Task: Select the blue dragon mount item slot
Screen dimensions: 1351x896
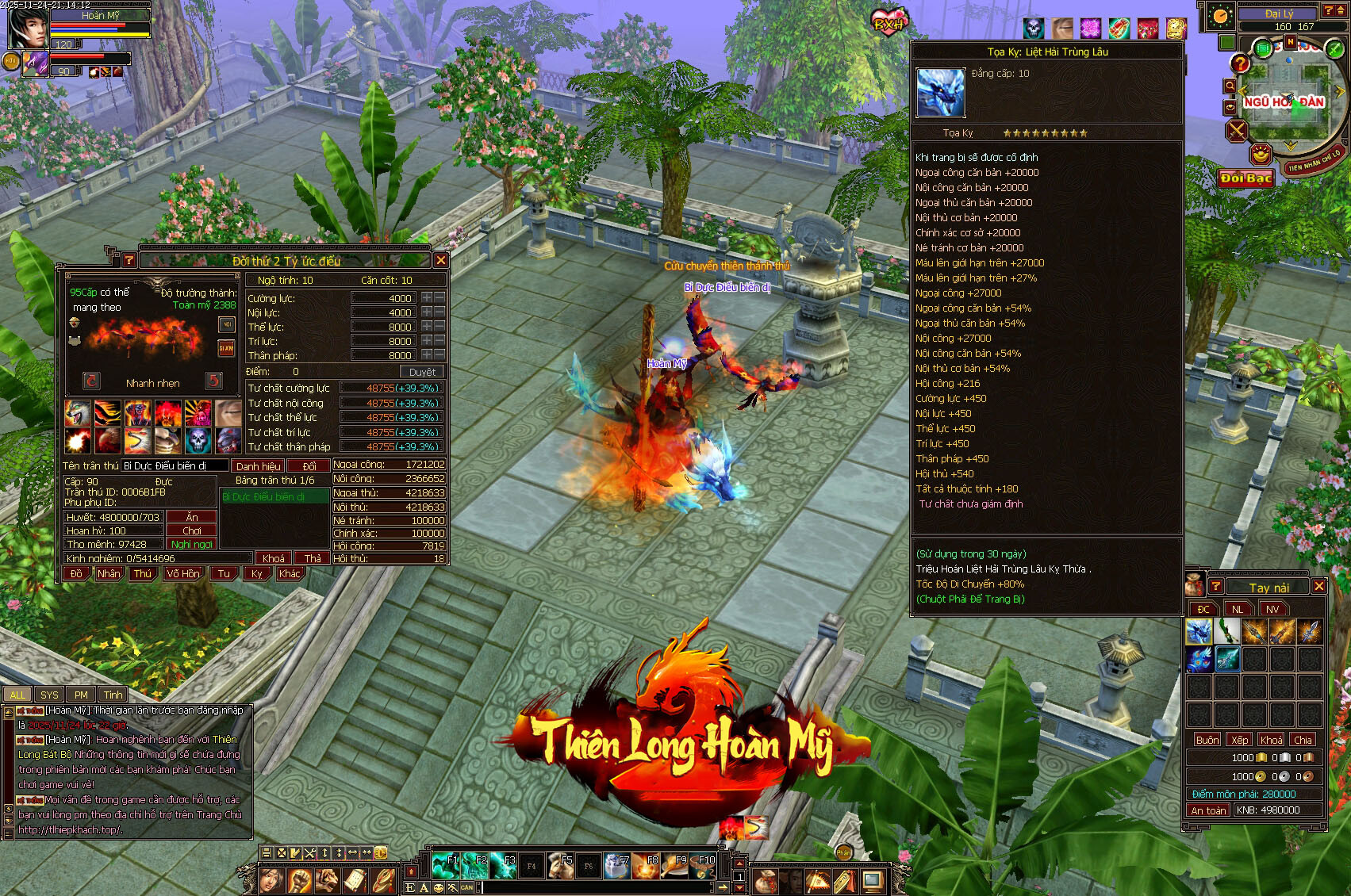Action: pos(1198,632)
